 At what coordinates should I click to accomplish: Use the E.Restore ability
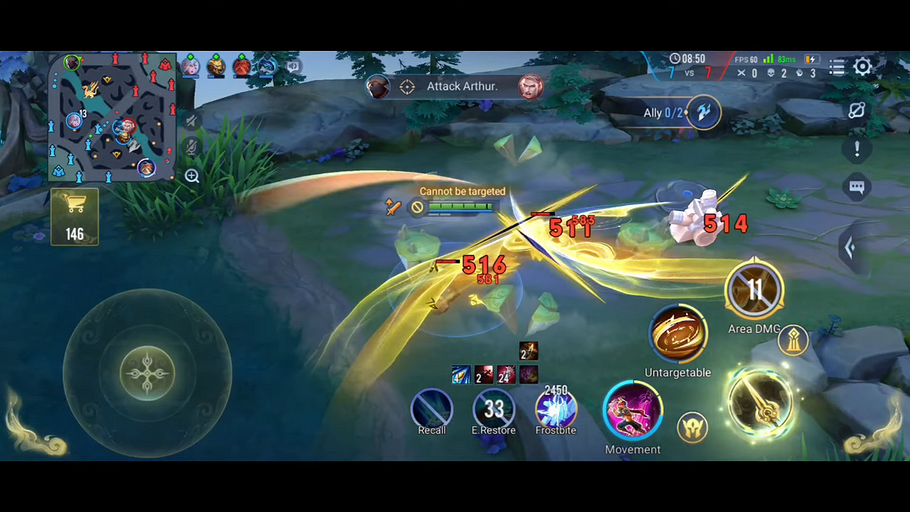(x=494, y=408)
